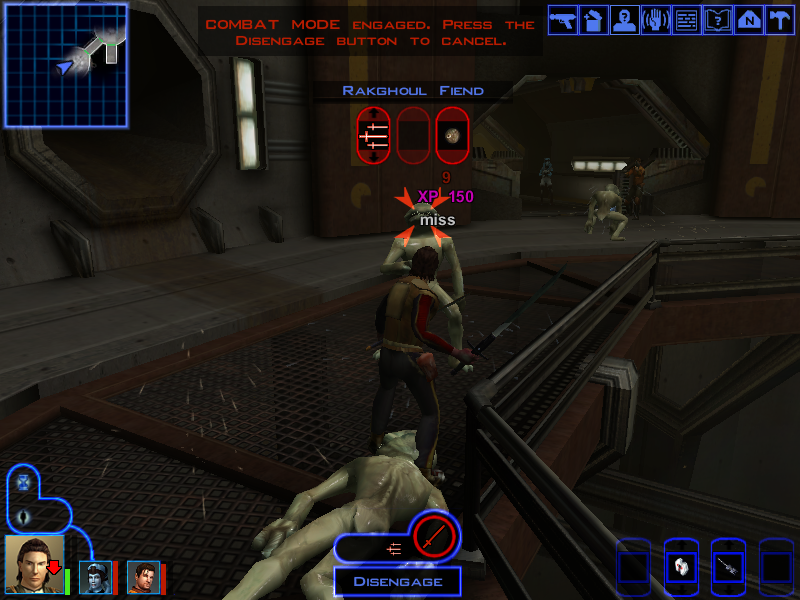Click the Disengage combat button

pos(397,581)
